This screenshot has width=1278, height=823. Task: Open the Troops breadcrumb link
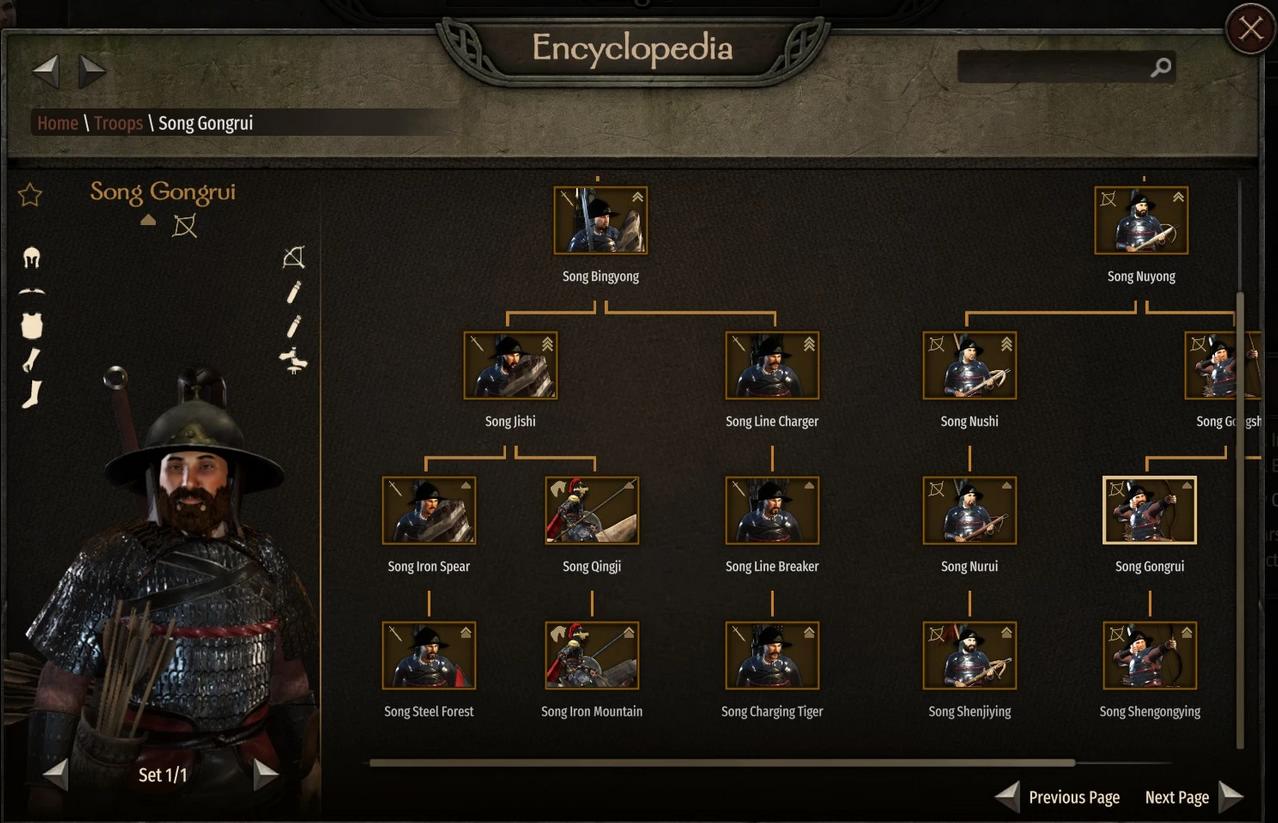(x=118, y=123)
